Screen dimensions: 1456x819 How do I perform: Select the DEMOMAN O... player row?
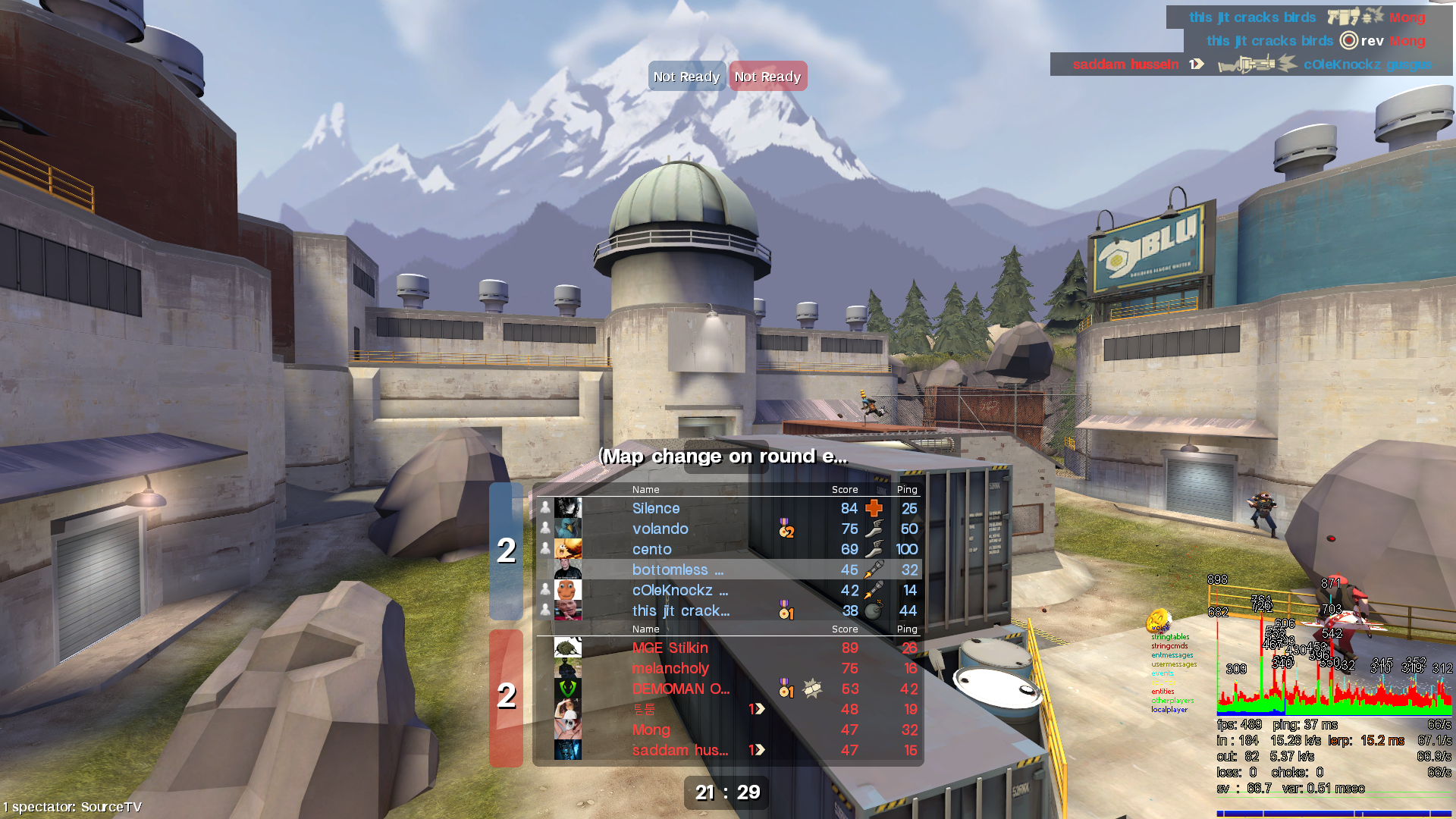point(680,689)
